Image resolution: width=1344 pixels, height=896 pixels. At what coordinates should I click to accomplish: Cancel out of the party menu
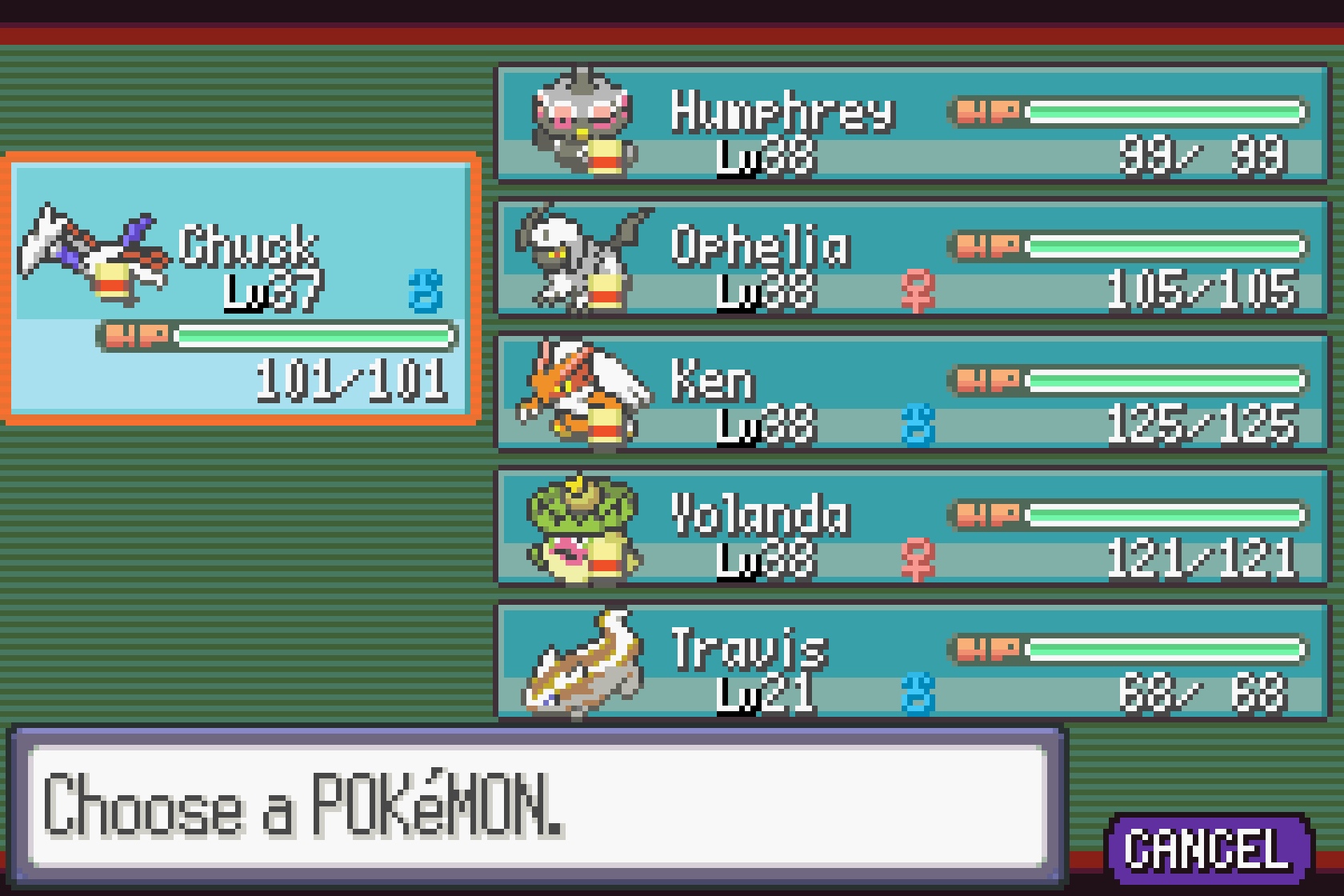[x=1208, y=850]
